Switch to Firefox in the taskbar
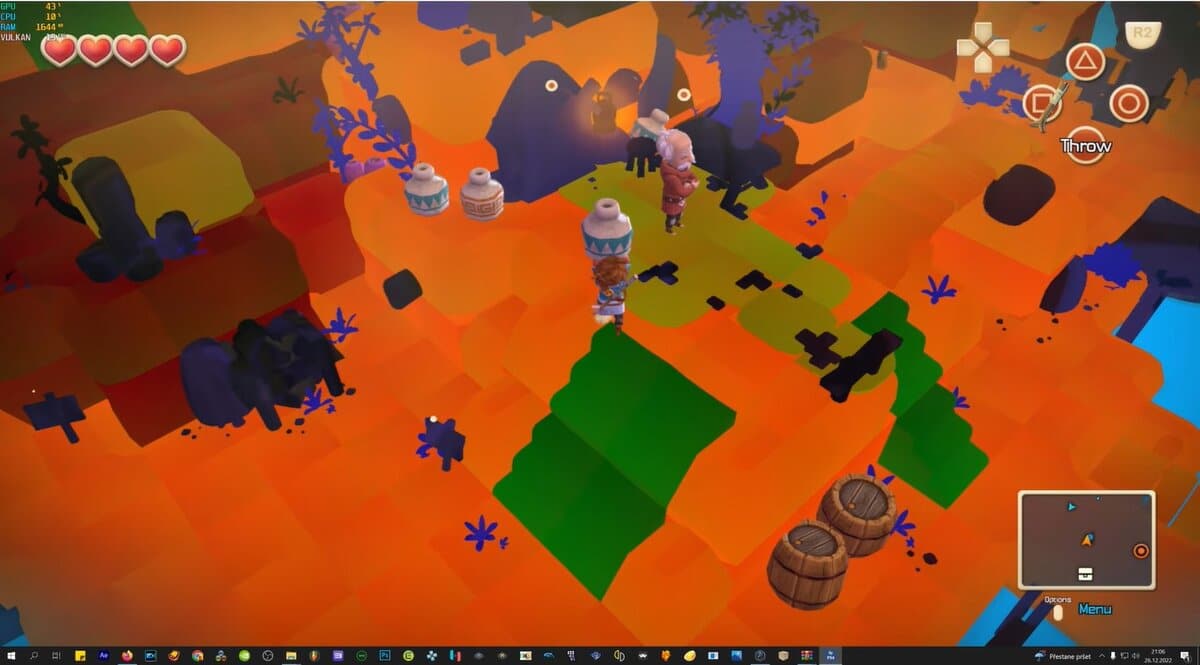 127,656
